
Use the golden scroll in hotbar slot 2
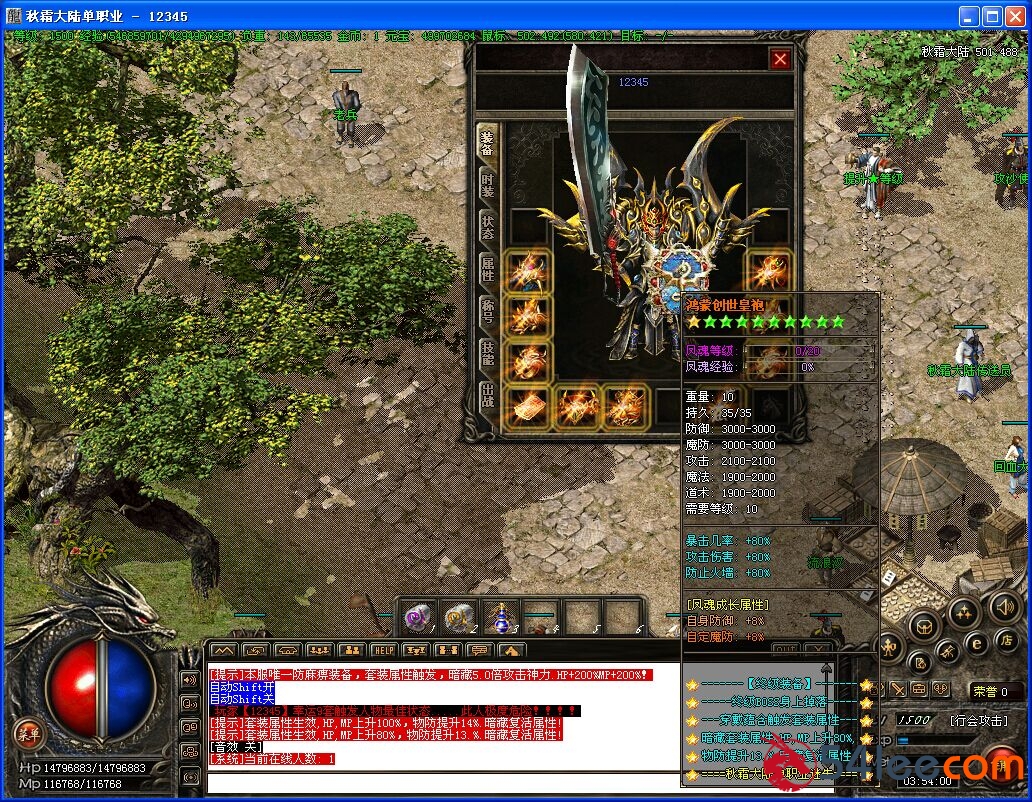(x=459, y=619)
